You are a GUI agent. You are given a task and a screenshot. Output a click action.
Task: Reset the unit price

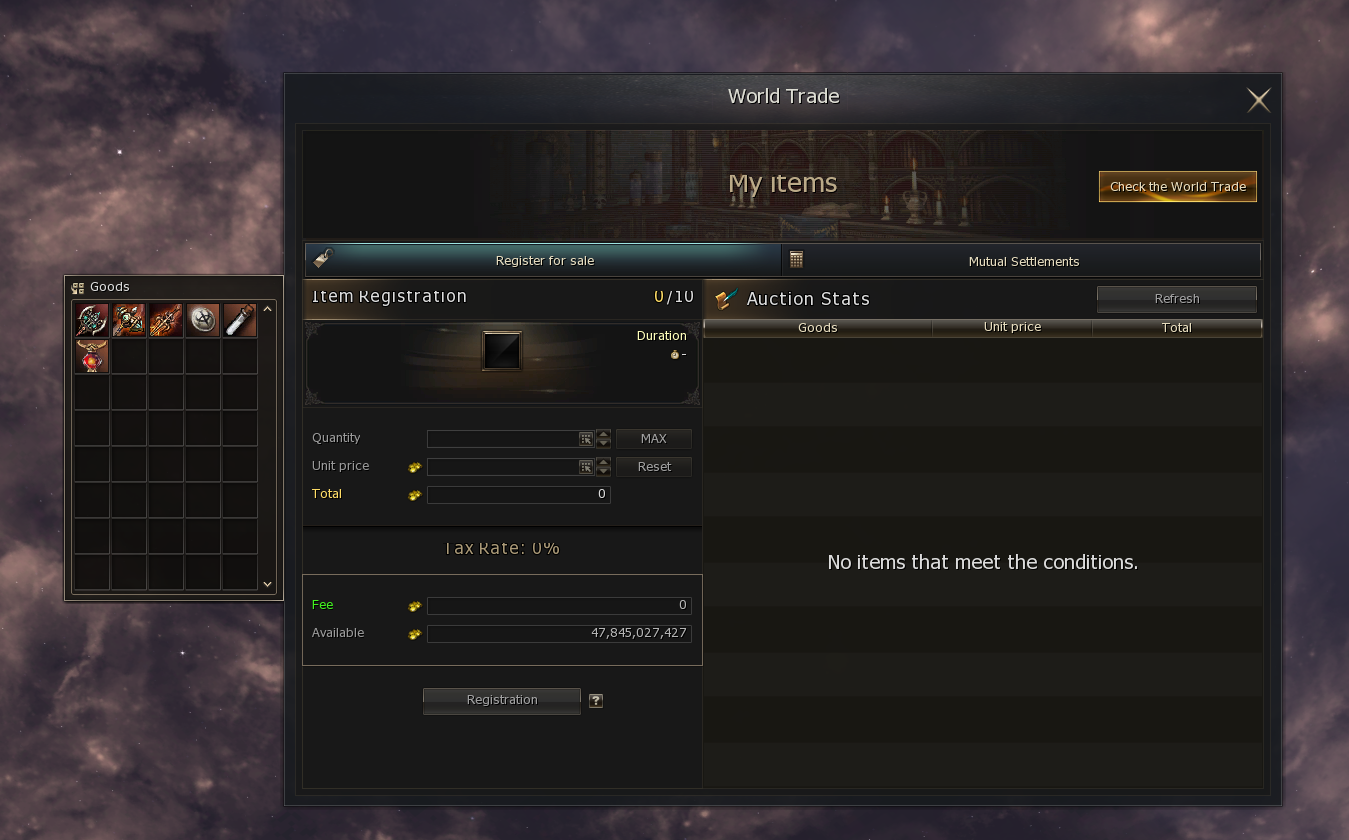653,466
